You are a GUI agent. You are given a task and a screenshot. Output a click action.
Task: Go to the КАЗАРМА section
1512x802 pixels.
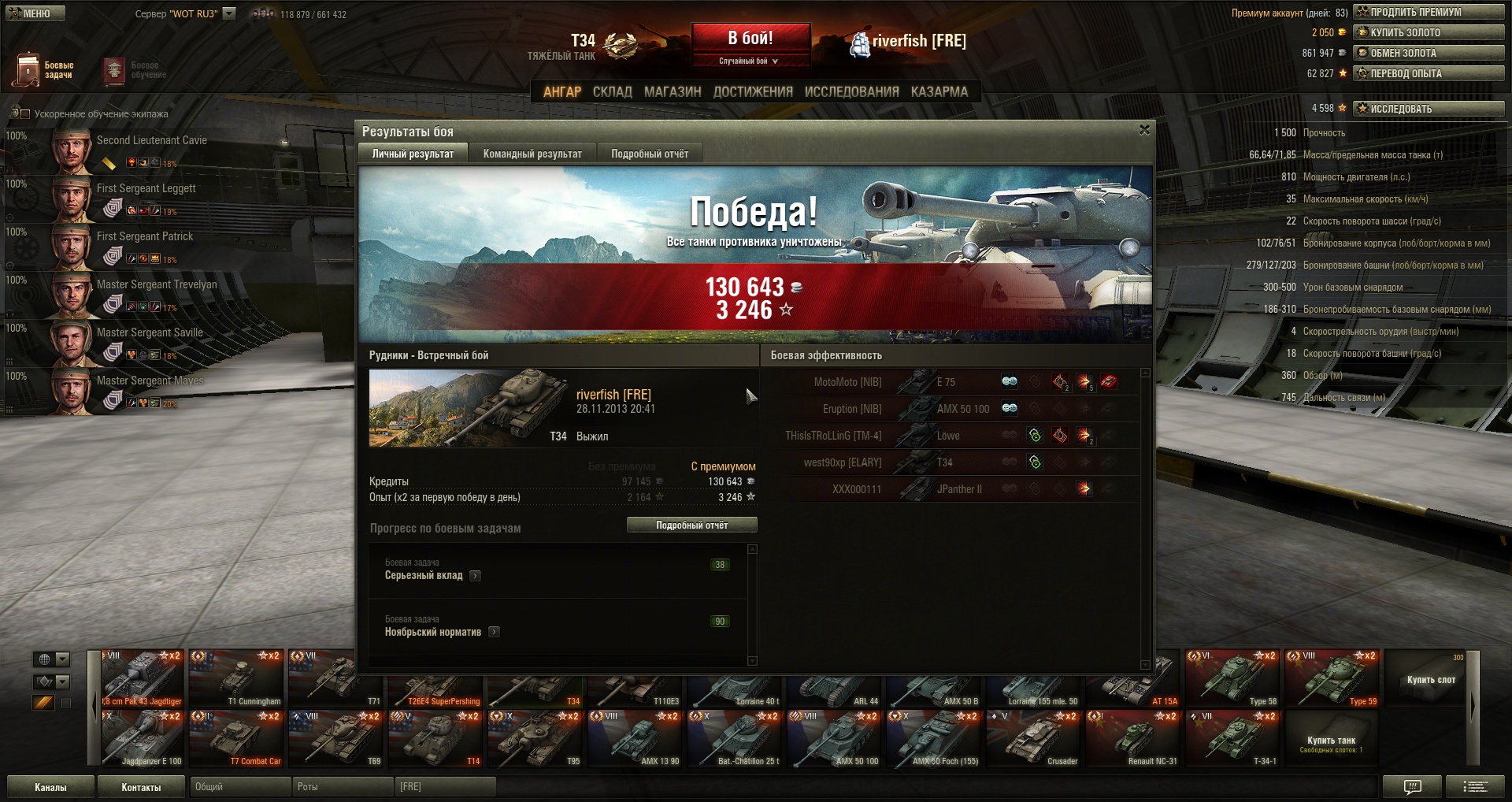tap(939, 92)
